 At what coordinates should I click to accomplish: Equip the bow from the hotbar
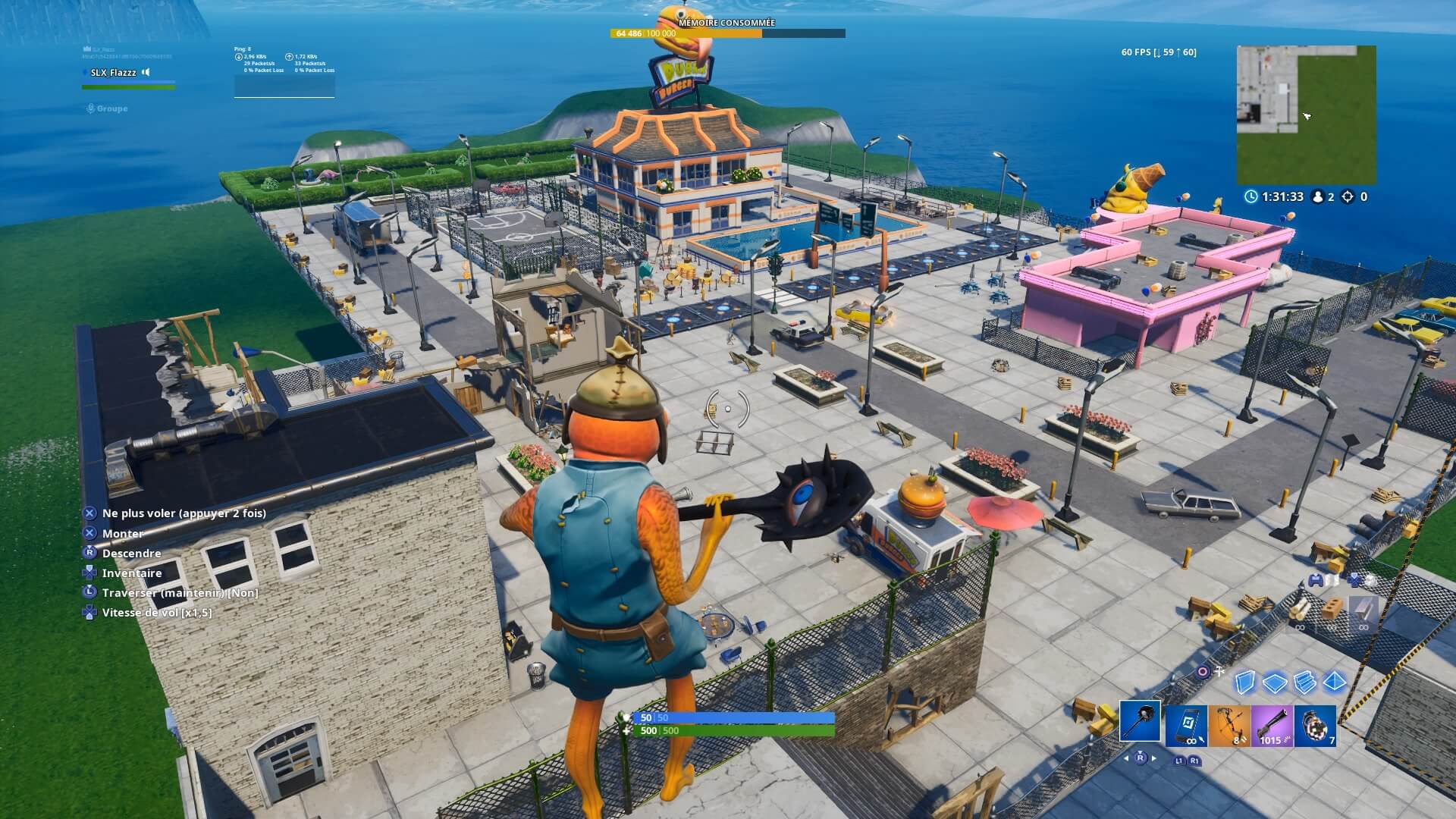[x=1228, y=727]
